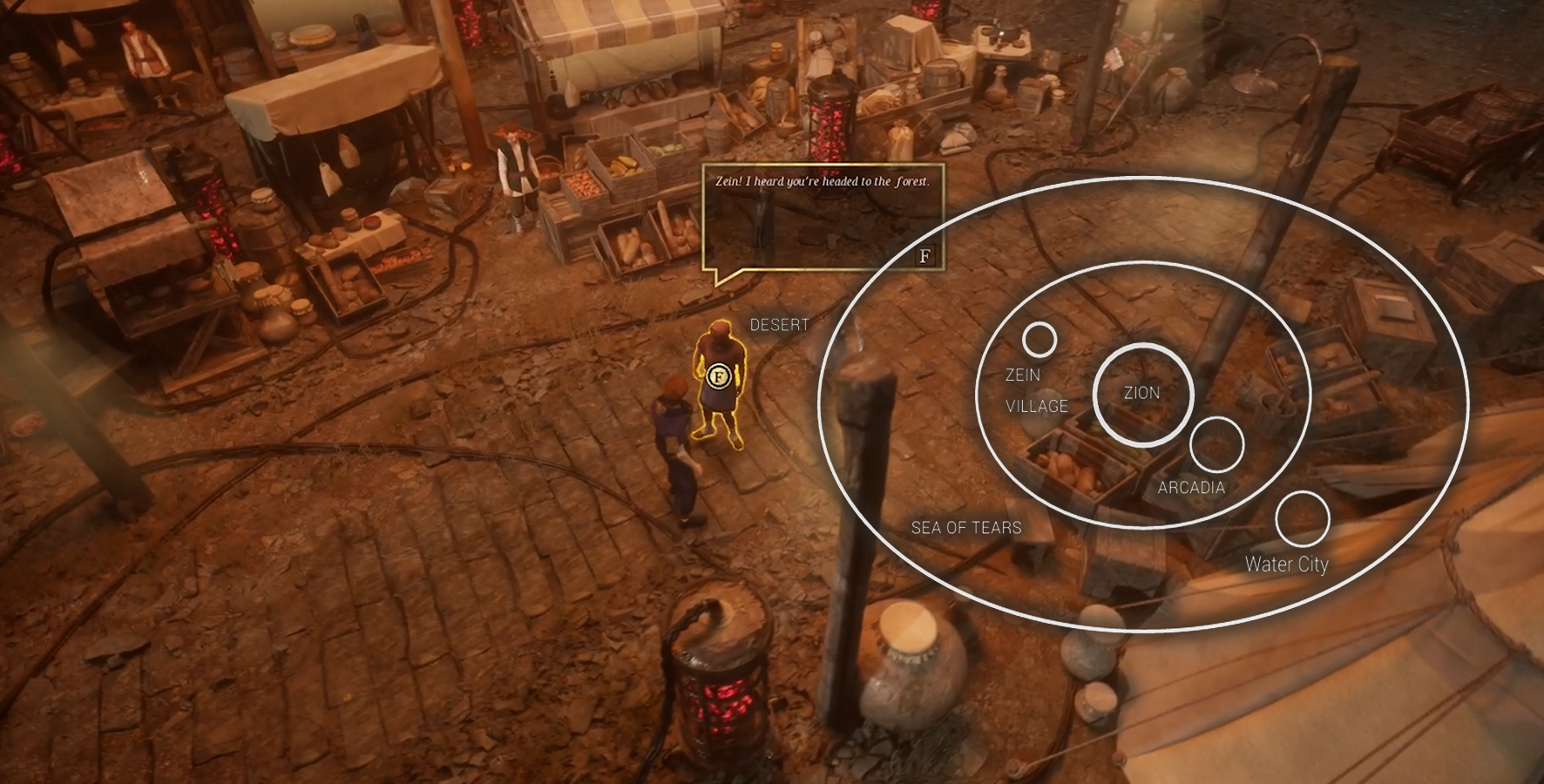Select the Water City marker circle
Viewport: 1544px width, 784px height.
click(x=1302, y=518)
